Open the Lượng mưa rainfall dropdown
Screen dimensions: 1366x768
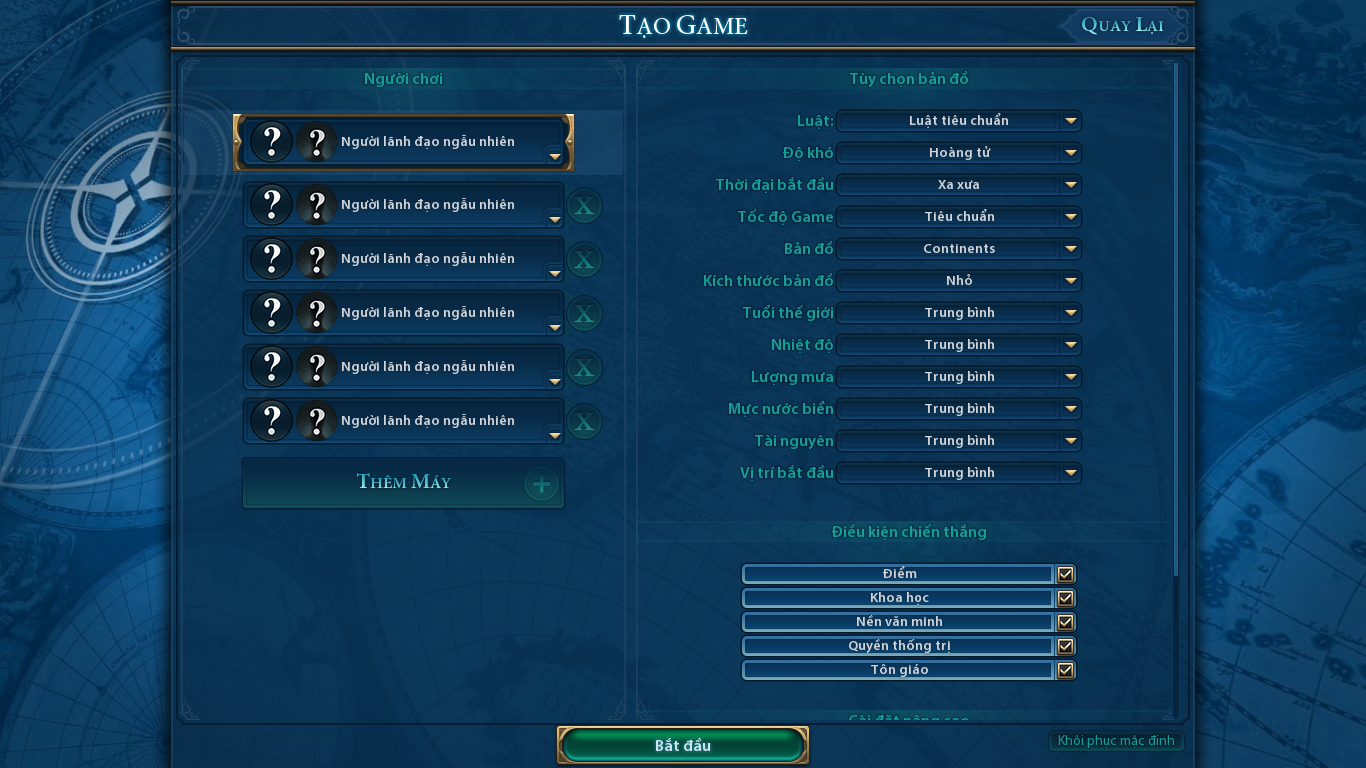[x=959, y=377]
